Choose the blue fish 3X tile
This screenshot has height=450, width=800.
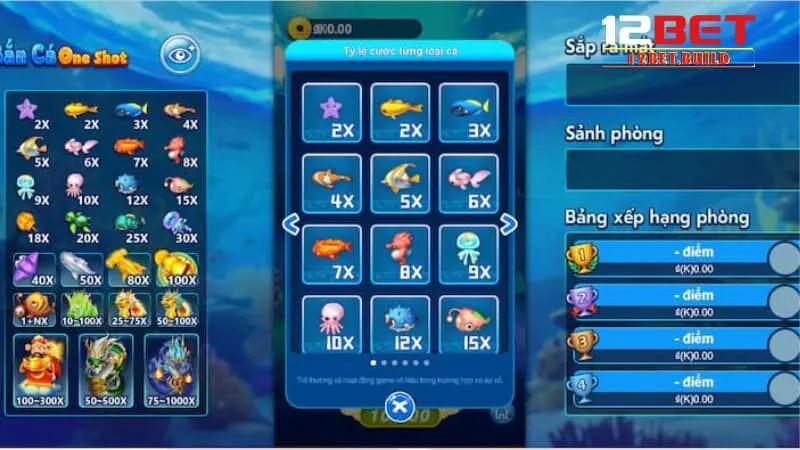click(468, 112)
